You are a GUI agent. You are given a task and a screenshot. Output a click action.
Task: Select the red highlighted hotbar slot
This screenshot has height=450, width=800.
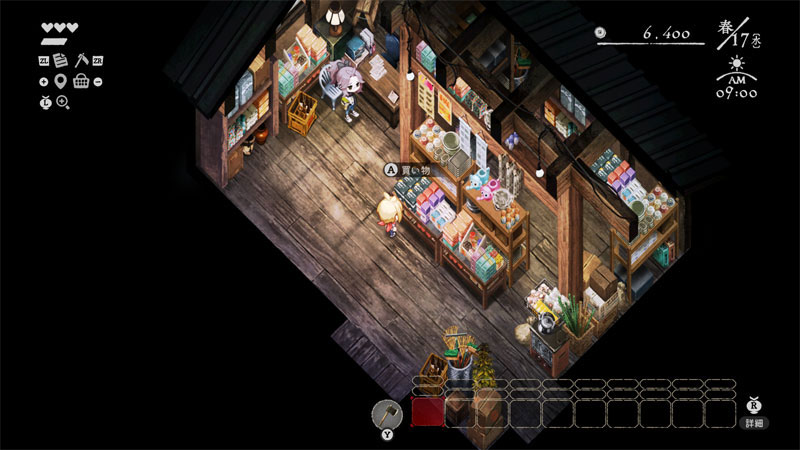[428, 412]
